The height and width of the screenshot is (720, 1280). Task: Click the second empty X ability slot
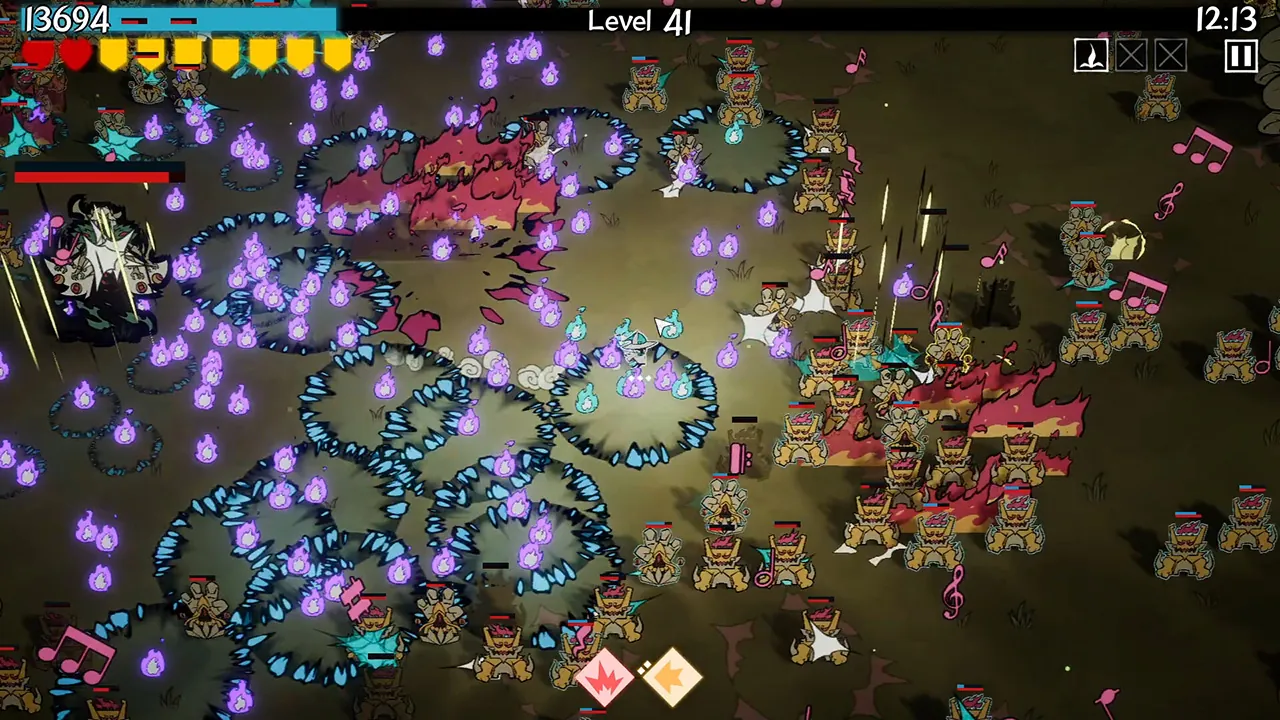click(x=1170, y=56)
